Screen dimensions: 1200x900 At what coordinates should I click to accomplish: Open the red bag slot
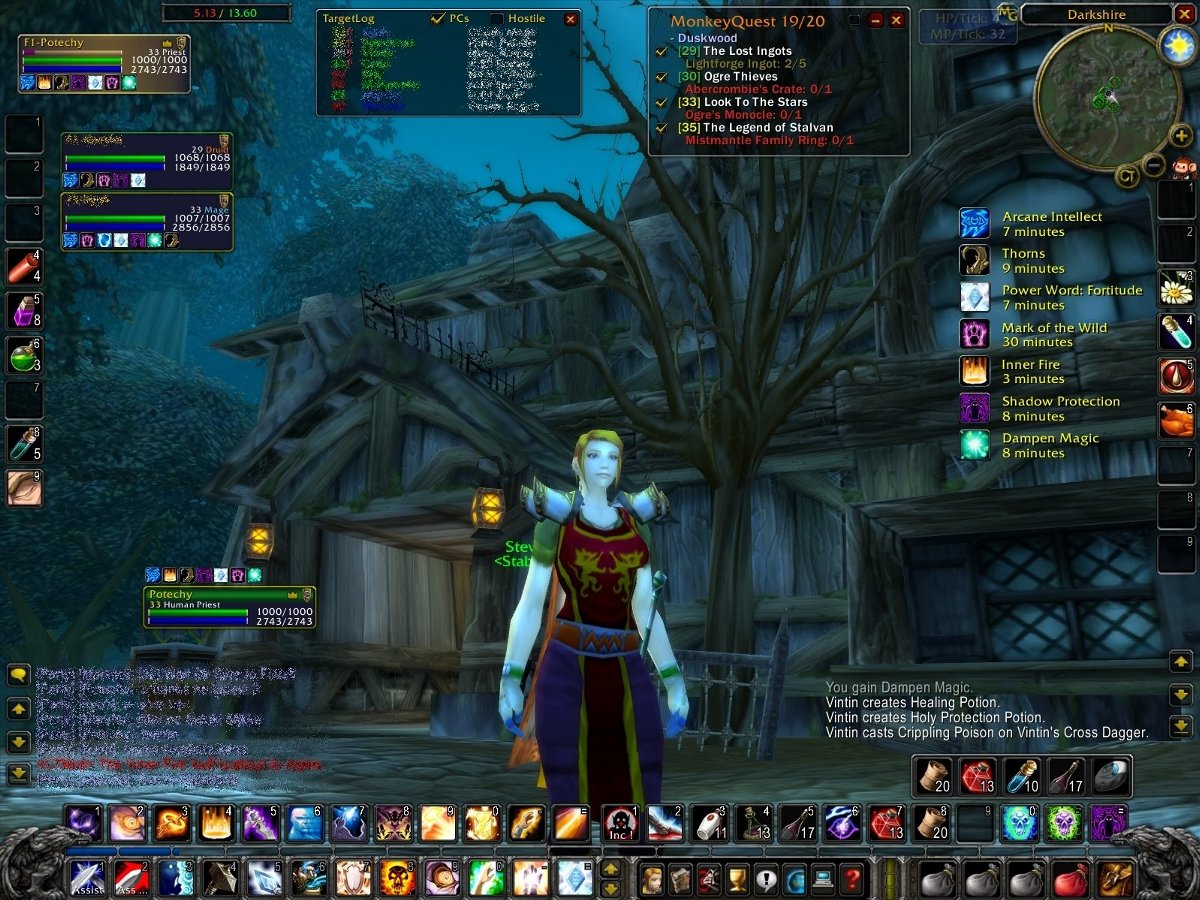[x=1070, y=880]
